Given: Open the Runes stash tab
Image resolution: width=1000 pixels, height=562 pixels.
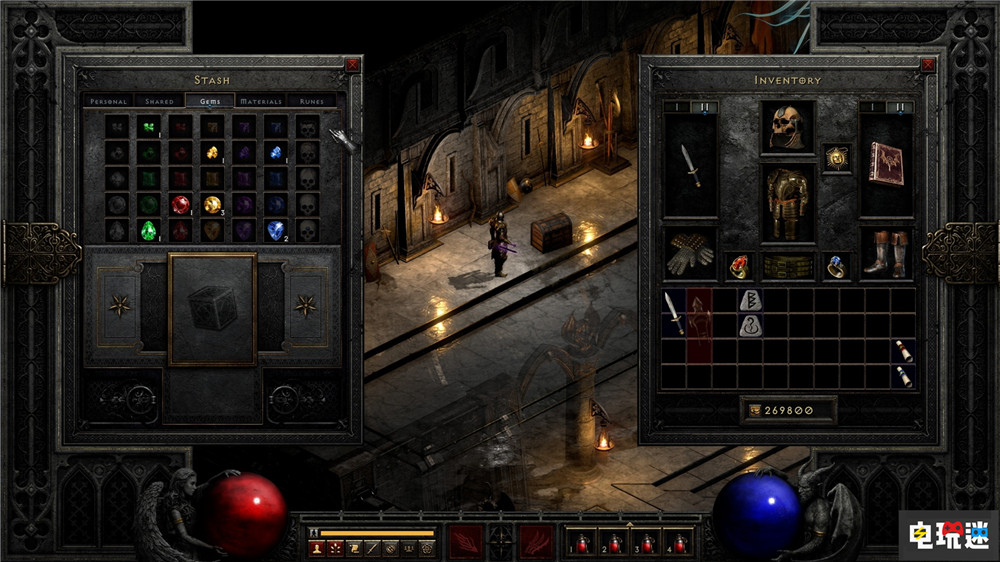Looking at the screenshot, I should [310, 101].
